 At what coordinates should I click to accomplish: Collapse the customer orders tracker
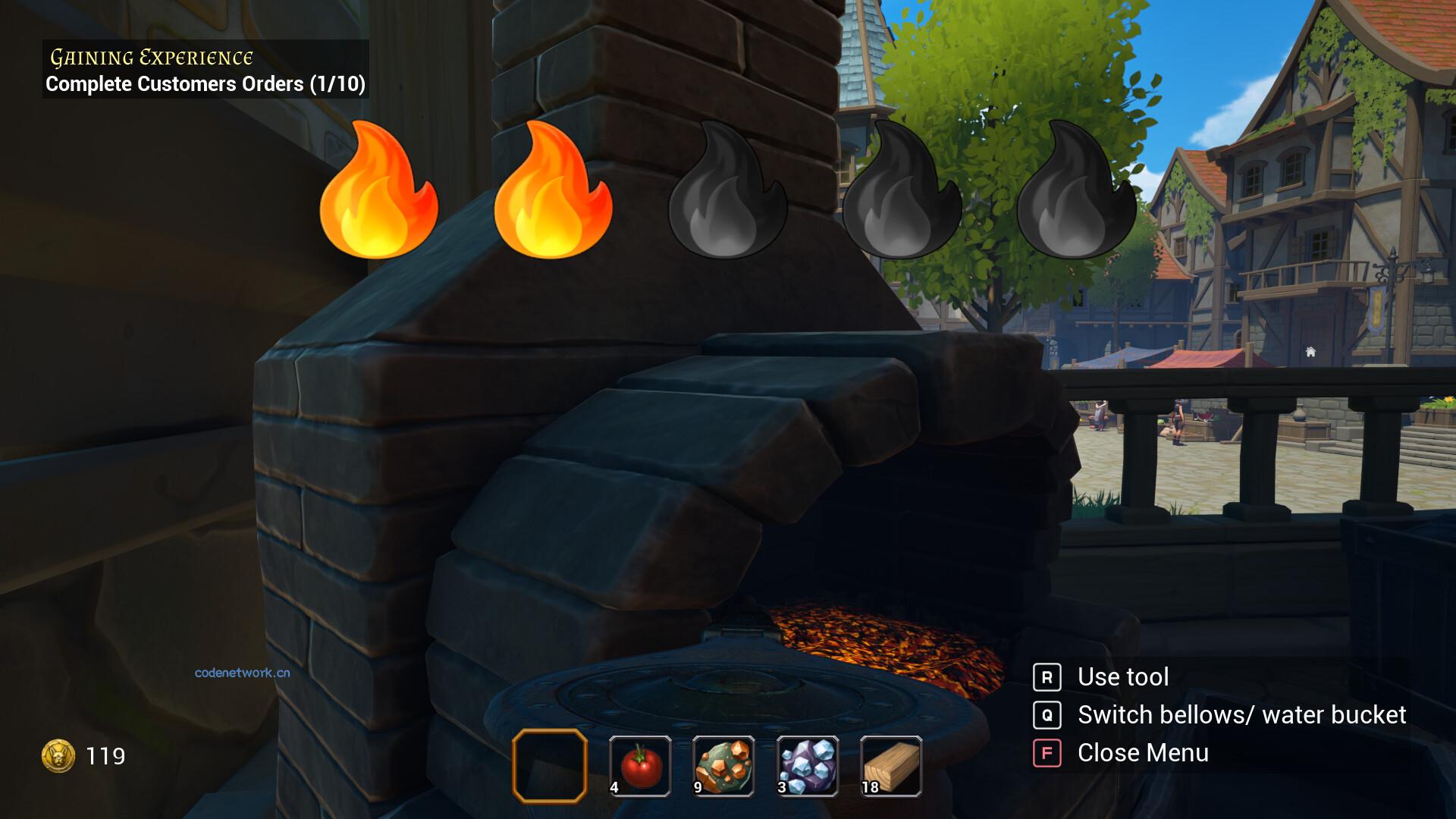pyautogui.click(x=206, y=84)
